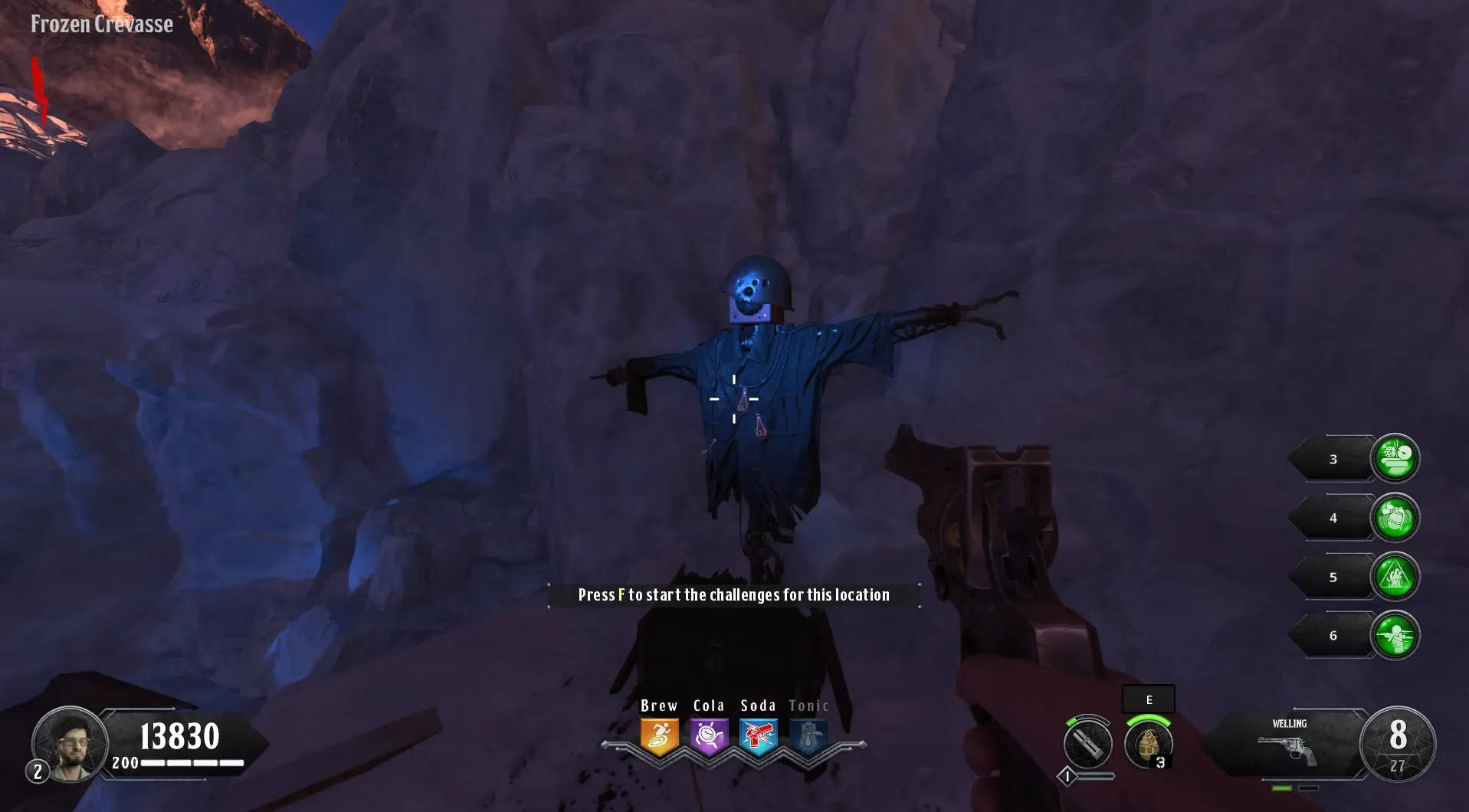This screenshot has height=812, width=1469.
Task: Select the dimmed Tonic perk slot
Action: click(808, 736)
